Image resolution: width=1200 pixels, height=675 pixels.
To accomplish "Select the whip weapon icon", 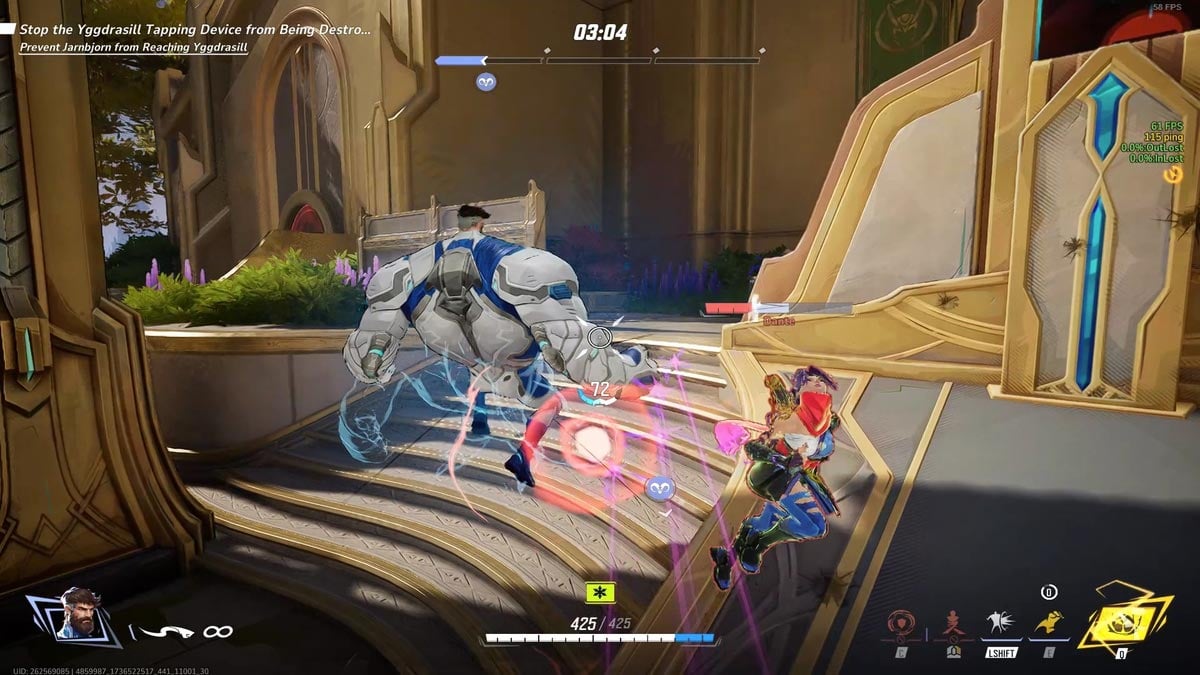I will coord(164,631).
